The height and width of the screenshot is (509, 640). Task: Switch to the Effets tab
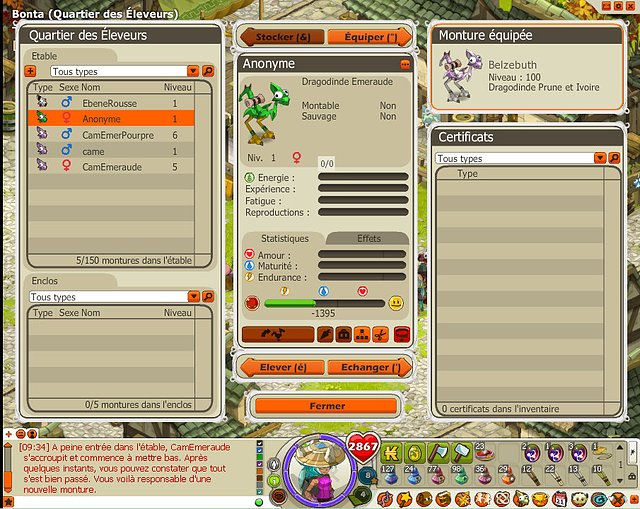coord(368,239)
